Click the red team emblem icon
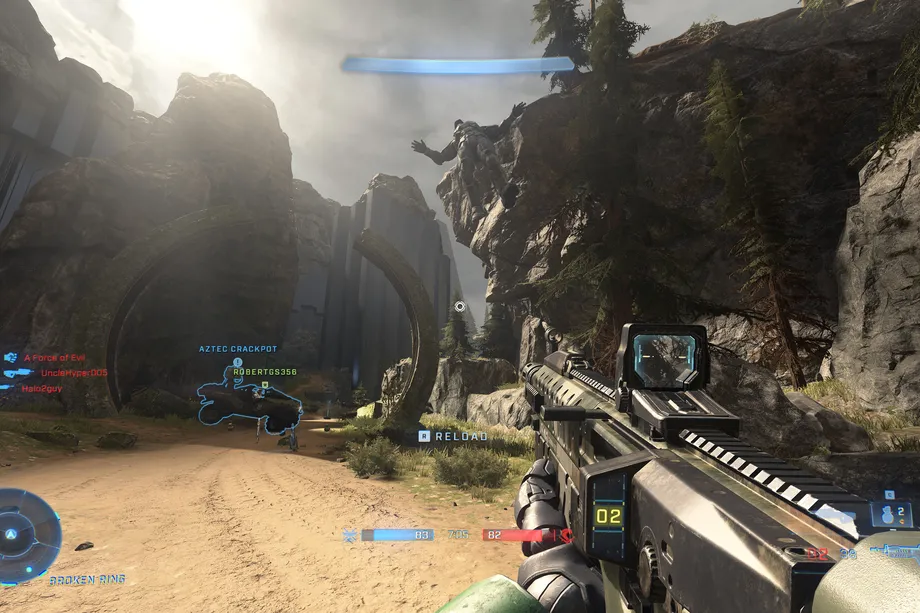Viewport: 920px width, 613px height. coord(567,536)
